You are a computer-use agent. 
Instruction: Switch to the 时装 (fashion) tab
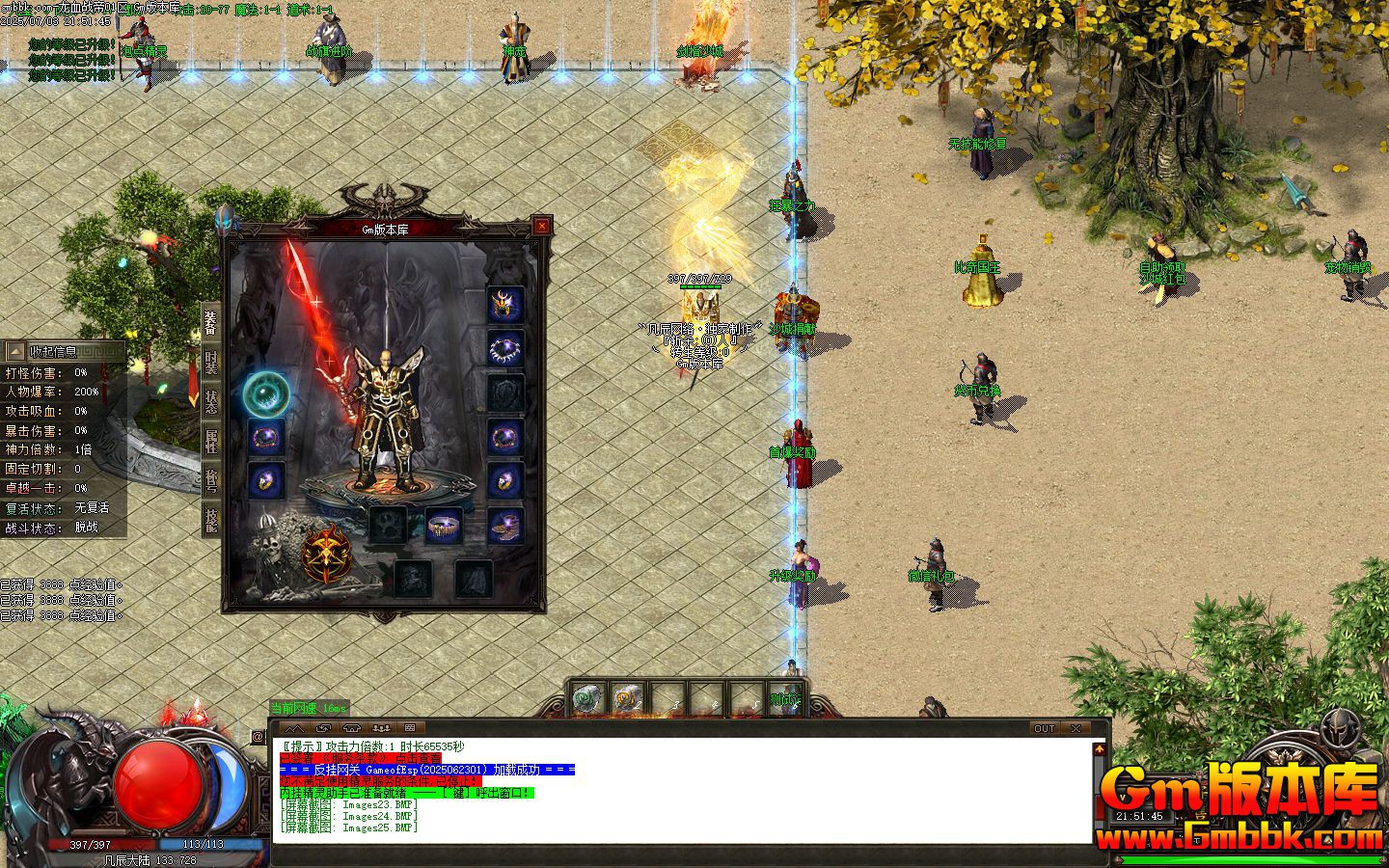pyautogui.click(x=210, y=363)
